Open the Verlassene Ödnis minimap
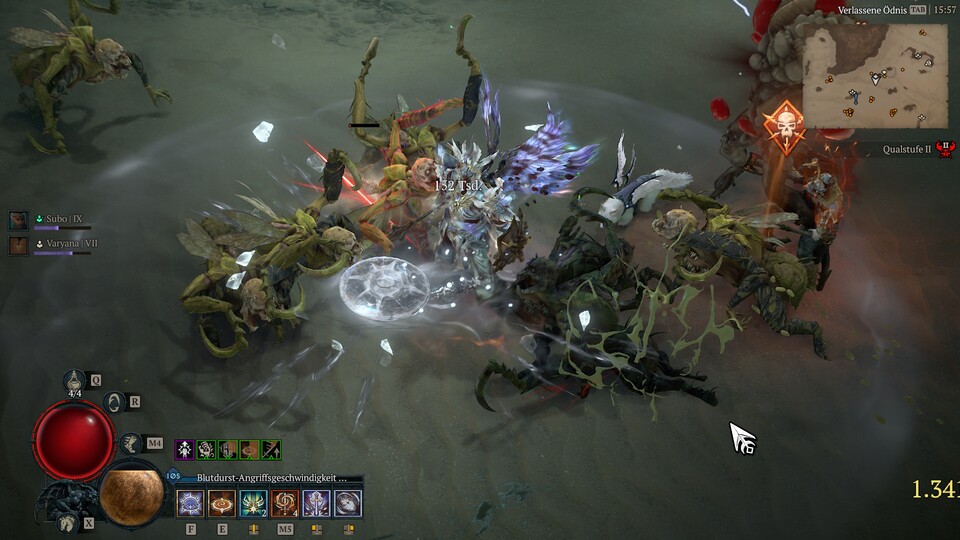960x540 pixels. tap(874, 77)
